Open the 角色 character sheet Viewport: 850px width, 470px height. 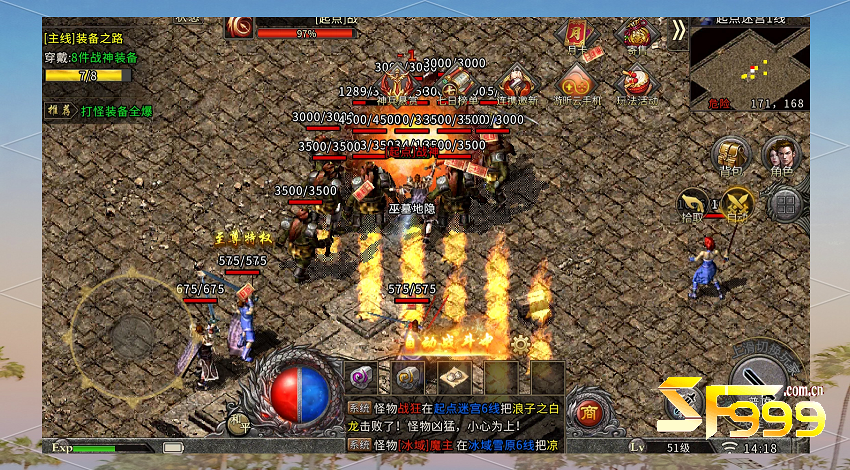click(x=780, y=155)
